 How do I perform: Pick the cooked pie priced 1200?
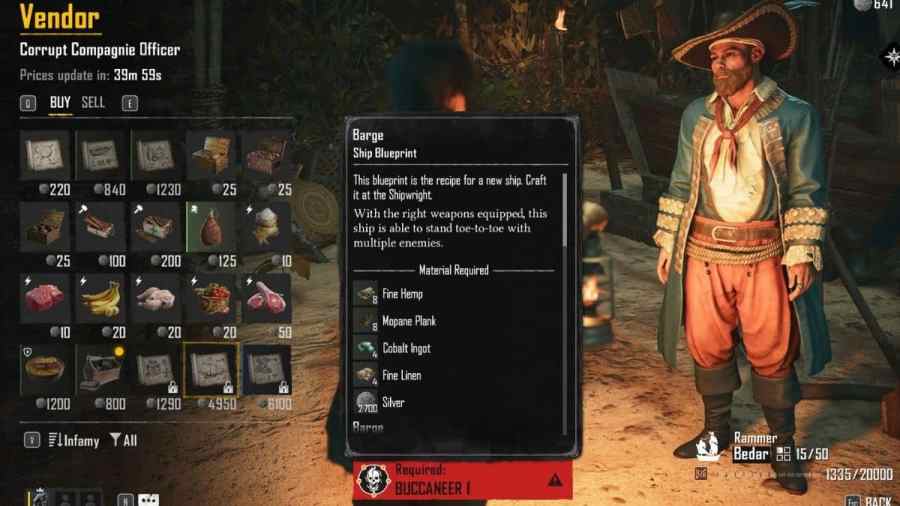[45, 370]
